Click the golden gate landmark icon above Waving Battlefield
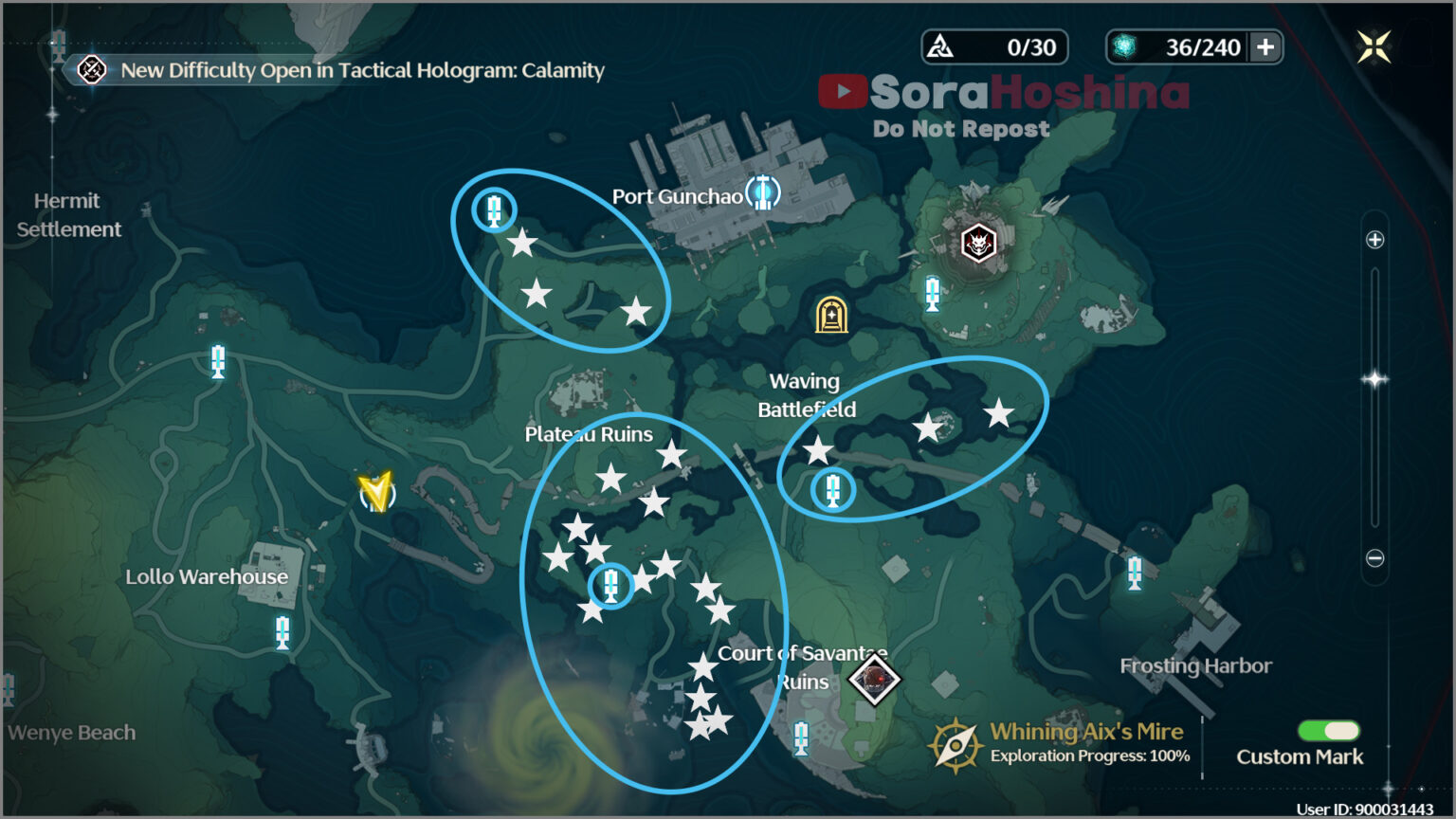Screen dimensions: 1456x819 click(x=831, y=314)
